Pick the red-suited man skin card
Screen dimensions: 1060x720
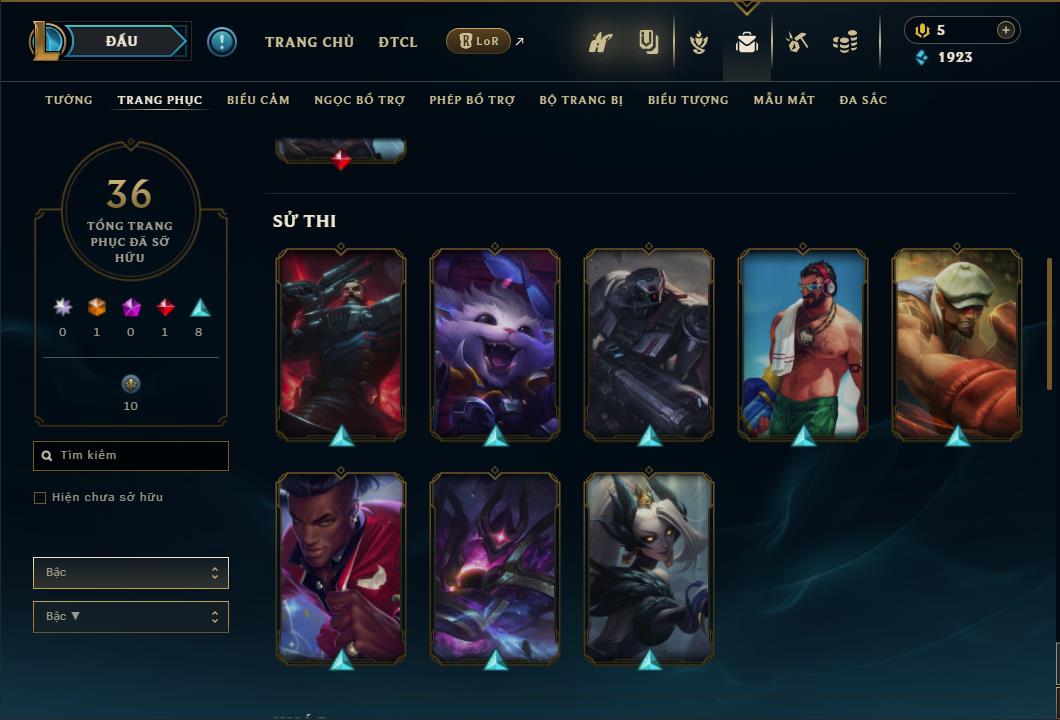tap(341, 567)
